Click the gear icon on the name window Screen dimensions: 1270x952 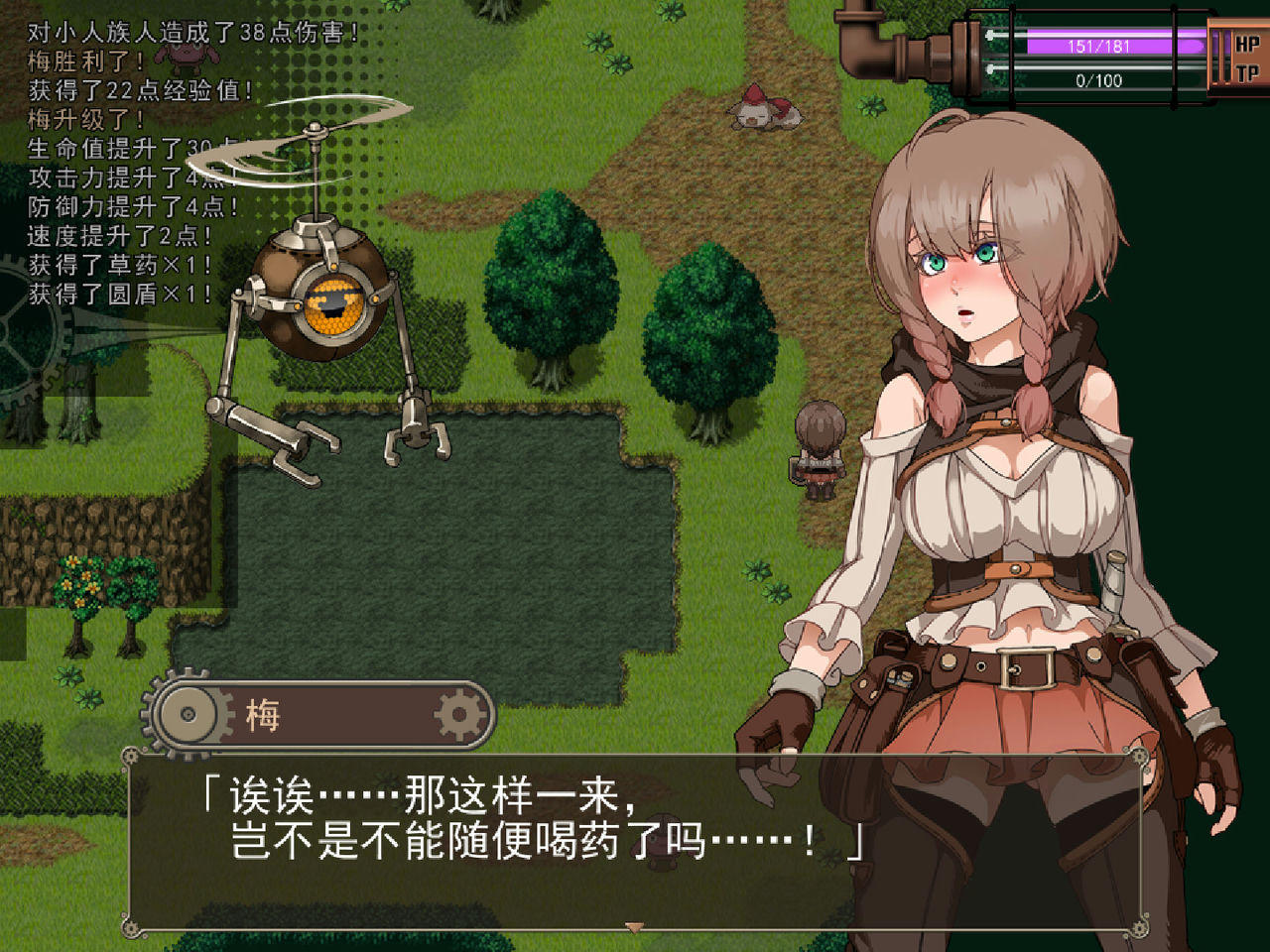coord(457,715)
